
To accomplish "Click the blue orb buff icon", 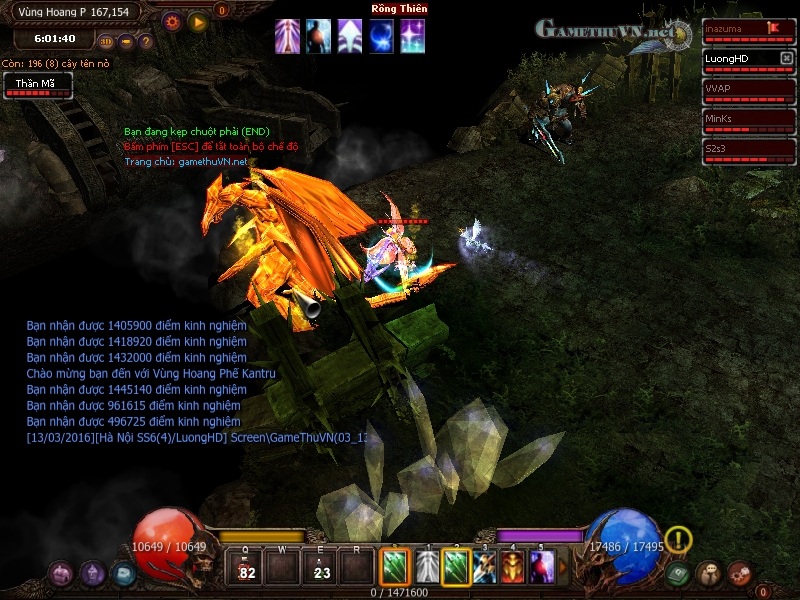I will click(381, 36).
